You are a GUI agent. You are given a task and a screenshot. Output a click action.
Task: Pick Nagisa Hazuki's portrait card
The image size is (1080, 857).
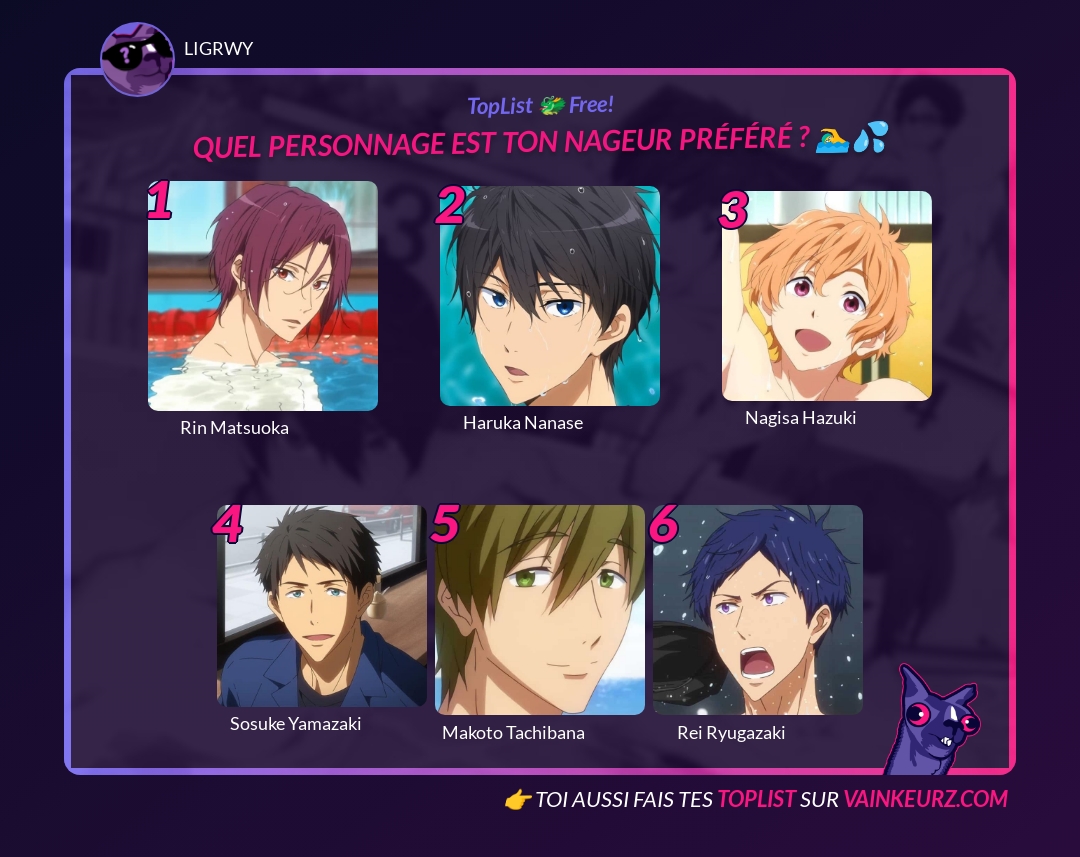coord(827,296)
